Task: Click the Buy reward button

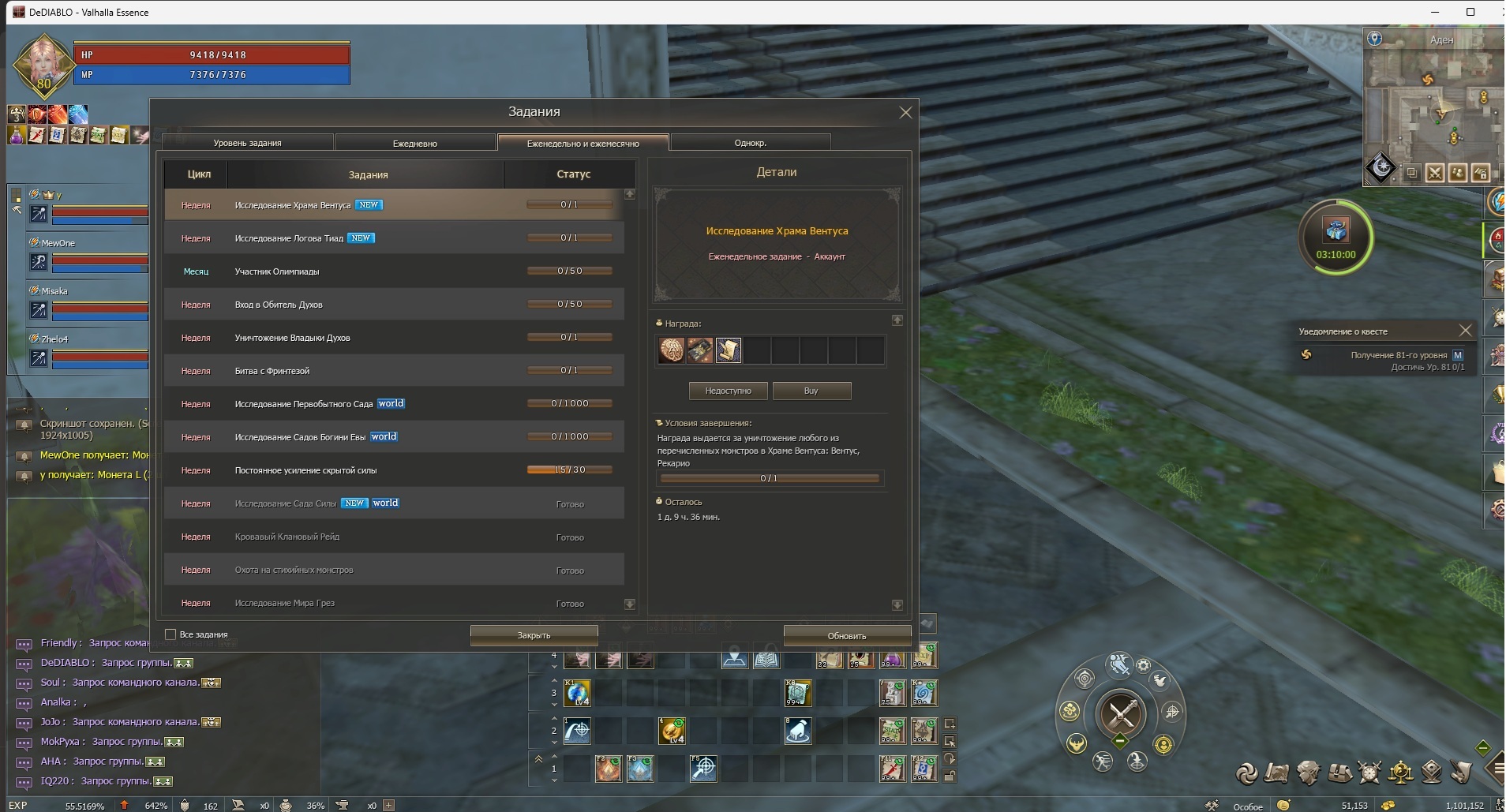Action: click(811, 391)
